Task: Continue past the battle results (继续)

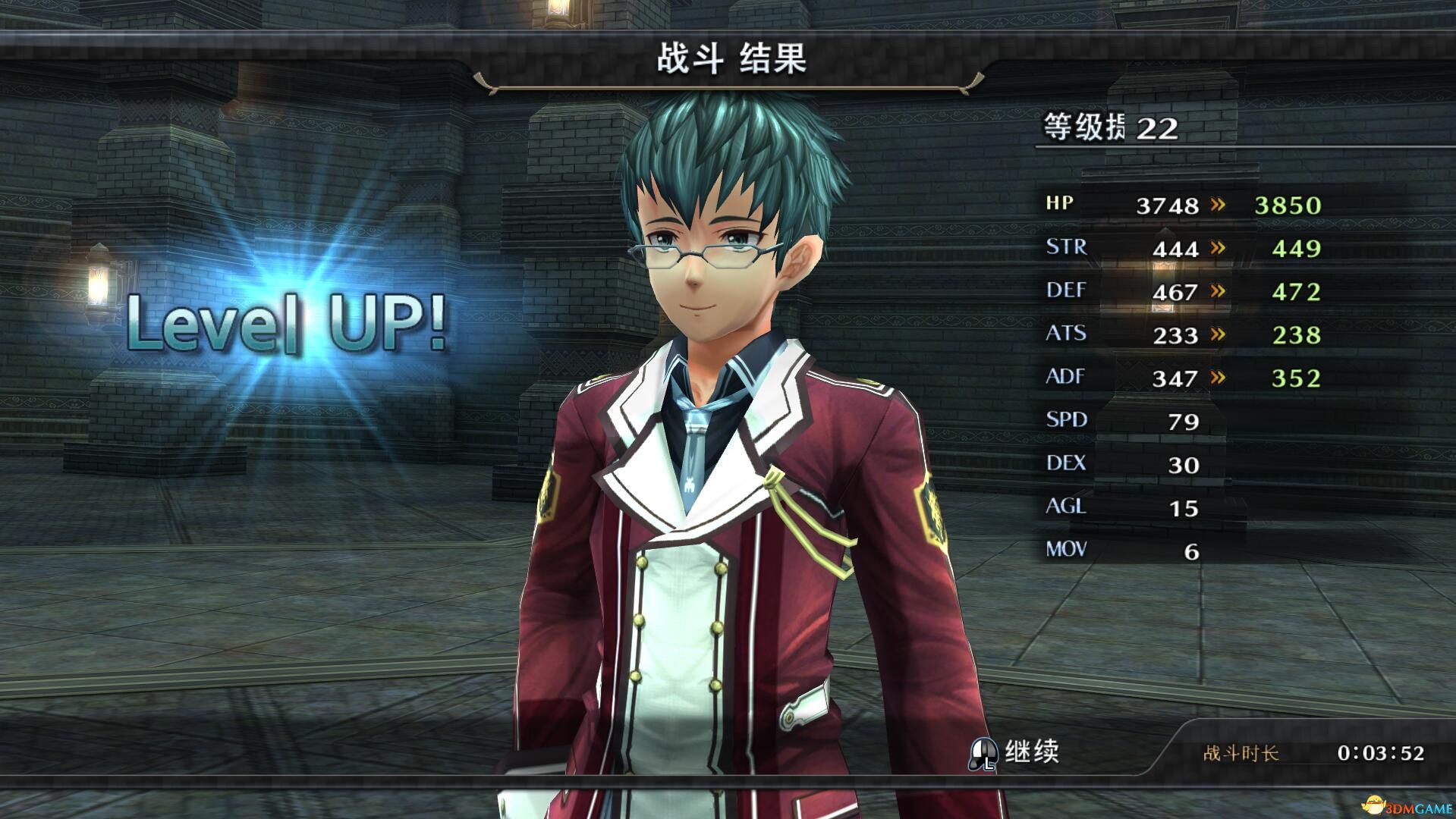Action: [x=1015, y=752]
